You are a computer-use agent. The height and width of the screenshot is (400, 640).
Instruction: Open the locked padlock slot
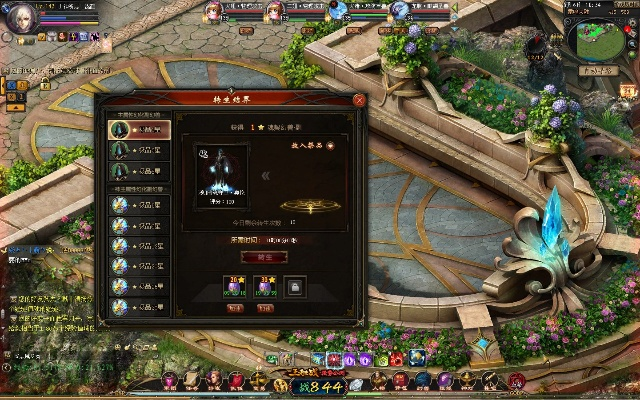[296, 288]
